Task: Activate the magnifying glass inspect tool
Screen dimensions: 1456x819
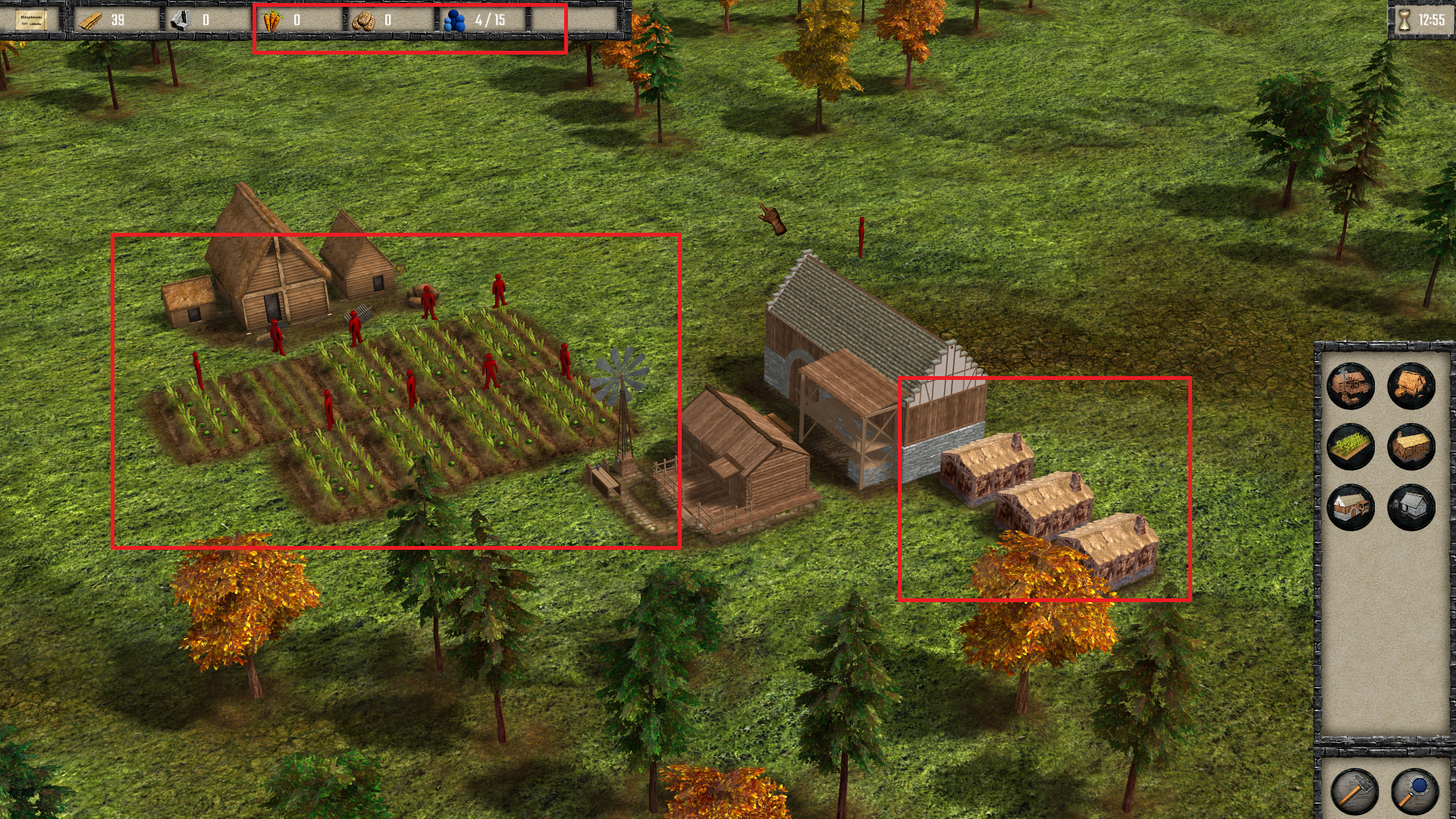Action: (1414, 792)
